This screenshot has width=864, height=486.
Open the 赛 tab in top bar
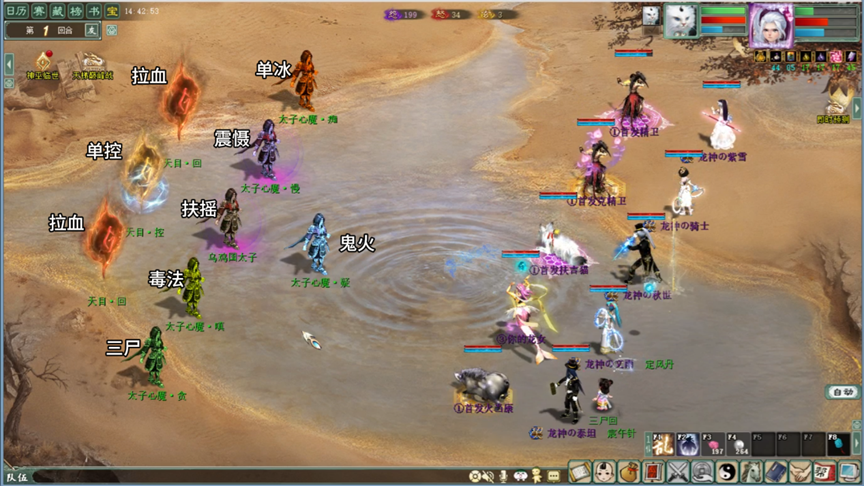click(x=40, y=10)
